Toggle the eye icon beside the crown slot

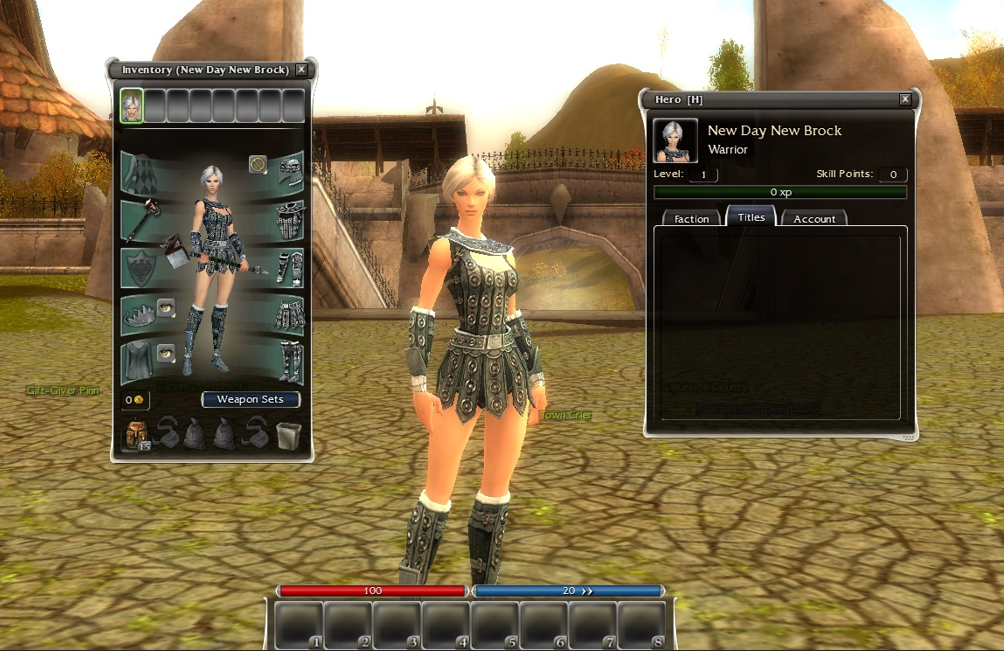pos(167,308)
